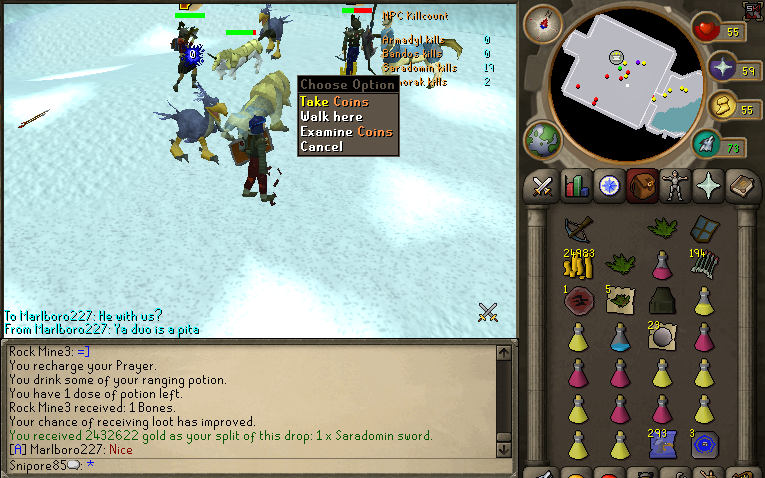
Task: Switch to the Skills stats tab
Action: (576, 186)
